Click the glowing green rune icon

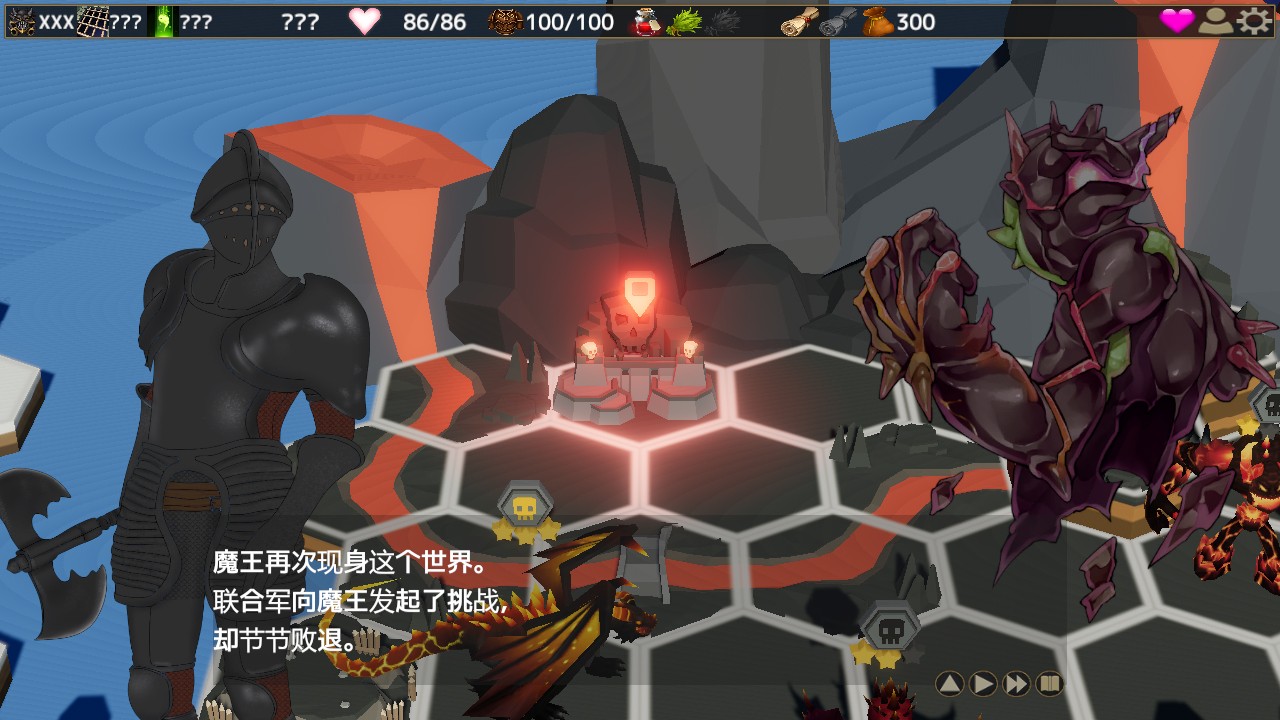pos(162,21)
